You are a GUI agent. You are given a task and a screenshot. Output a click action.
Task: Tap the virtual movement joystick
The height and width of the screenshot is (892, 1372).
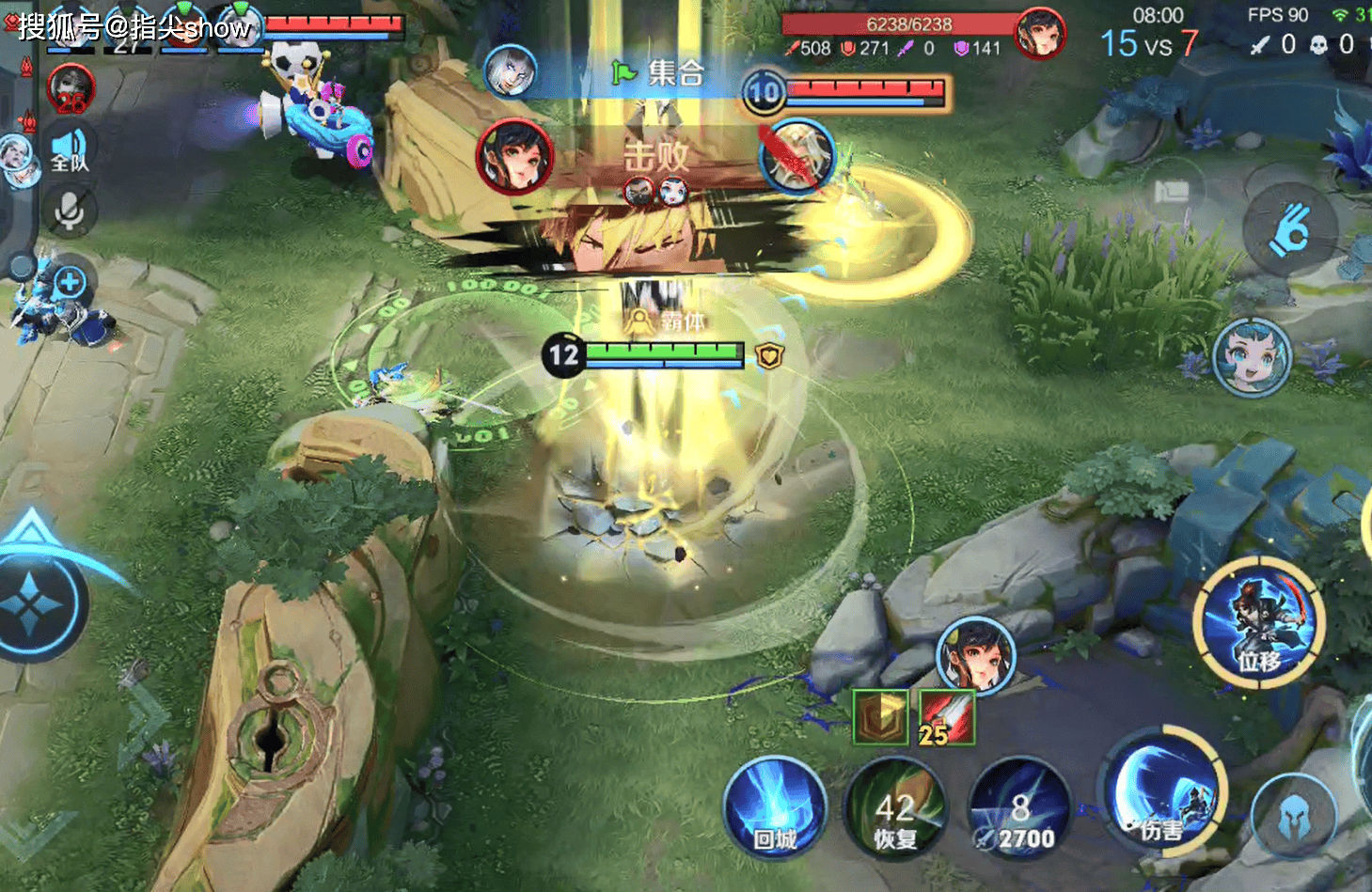click(33, 602)
